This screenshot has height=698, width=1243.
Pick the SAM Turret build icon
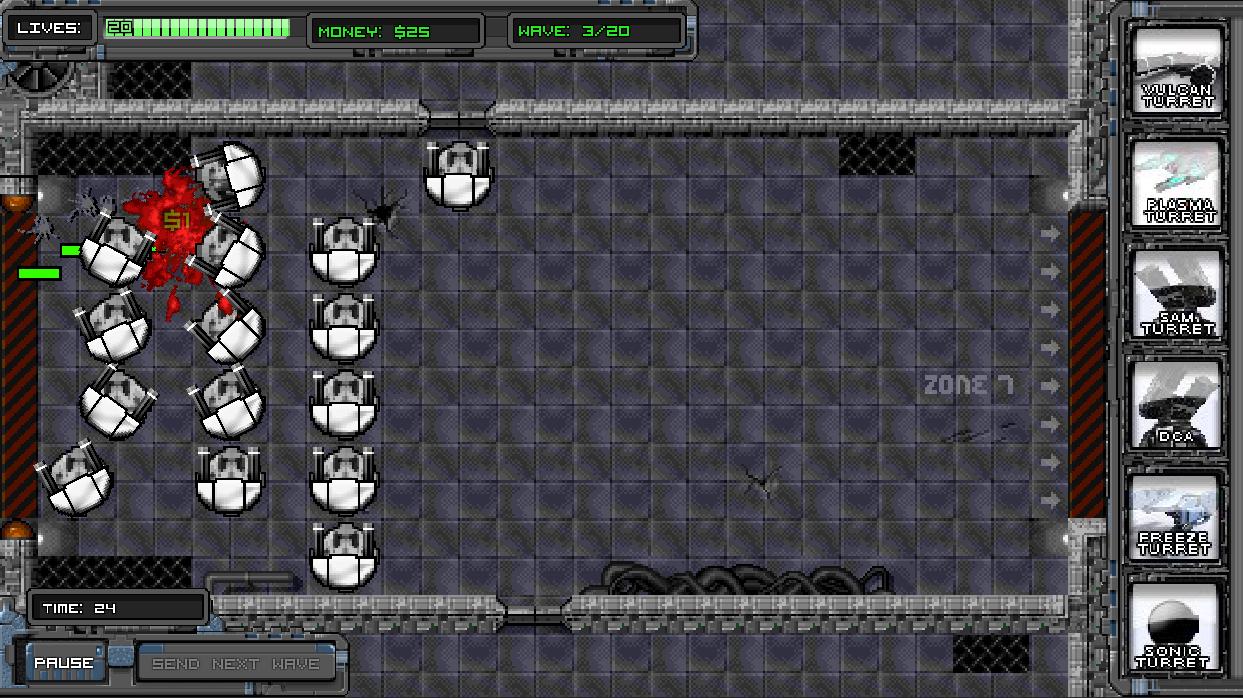[x=1178, y=294]
